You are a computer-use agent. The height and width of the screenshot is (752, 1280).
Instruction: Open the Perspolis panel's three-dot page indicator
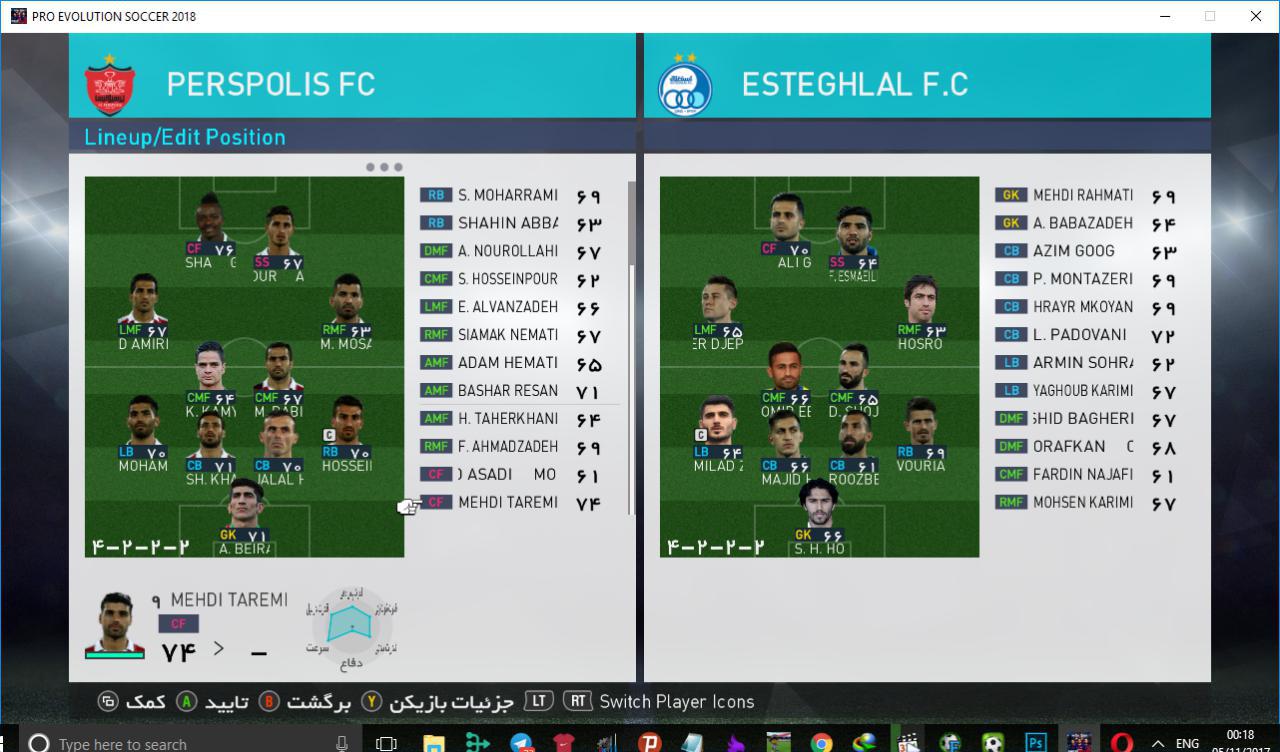pyautogui.click(x=384, y=167)
